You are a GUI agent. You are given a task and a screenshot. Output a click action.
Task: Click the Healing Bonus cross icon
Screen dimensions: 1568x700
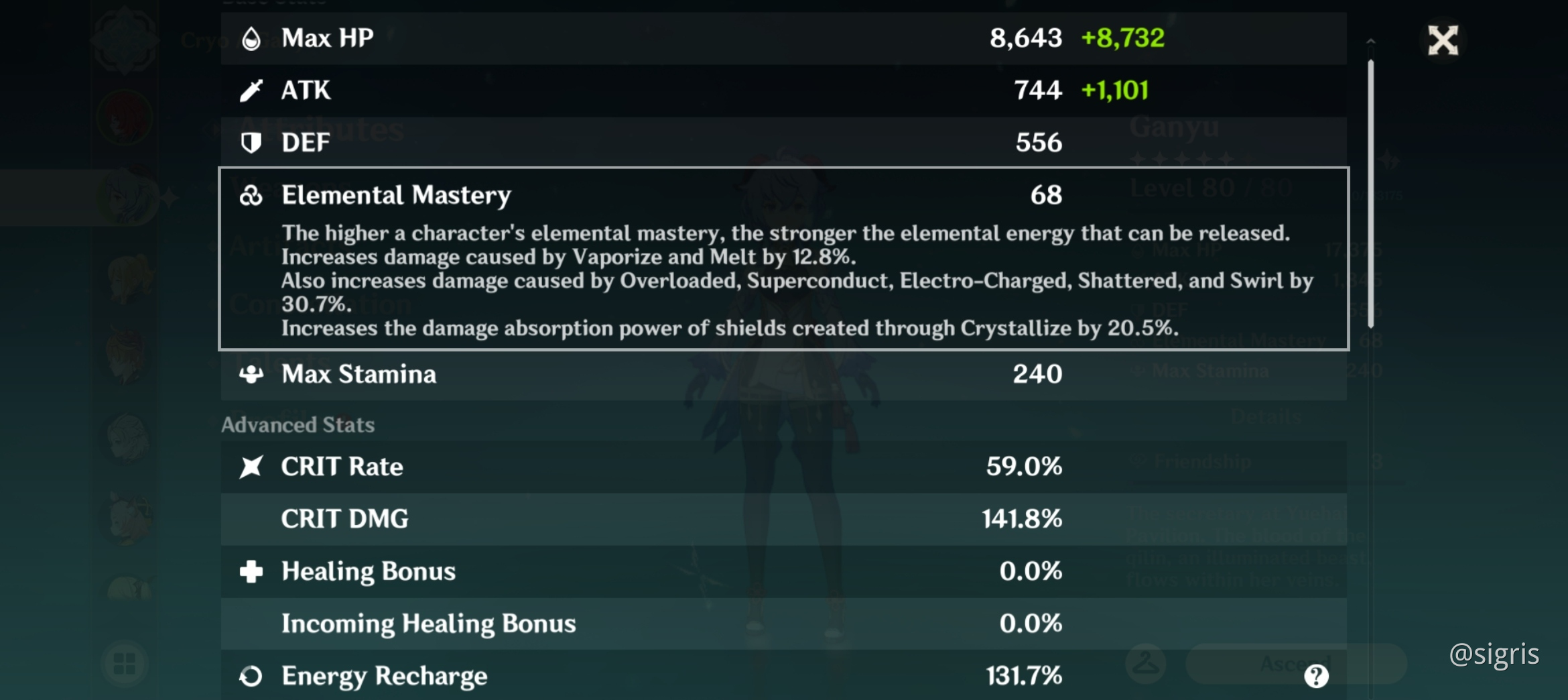(251, 571)
